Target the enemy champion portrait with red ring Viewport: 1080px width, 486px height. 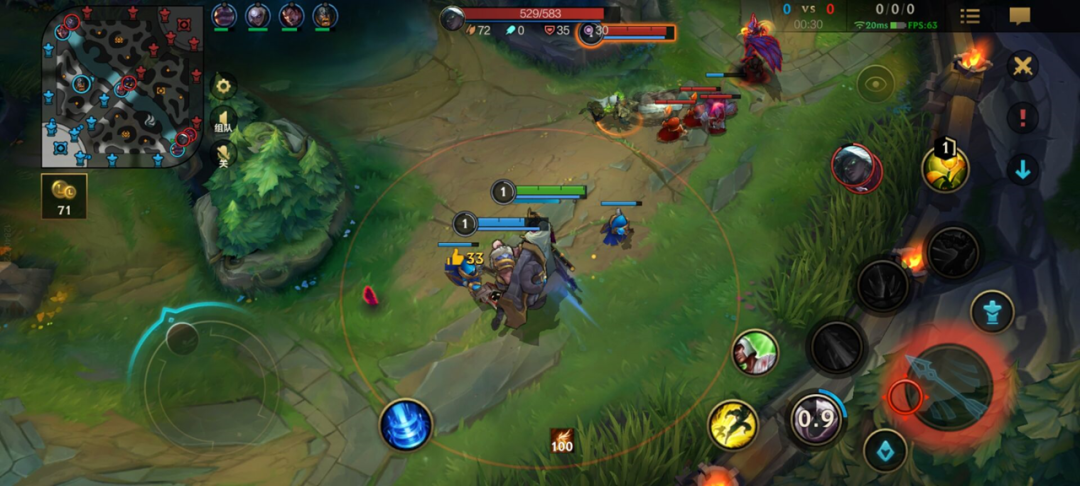(x=856, y=167)
